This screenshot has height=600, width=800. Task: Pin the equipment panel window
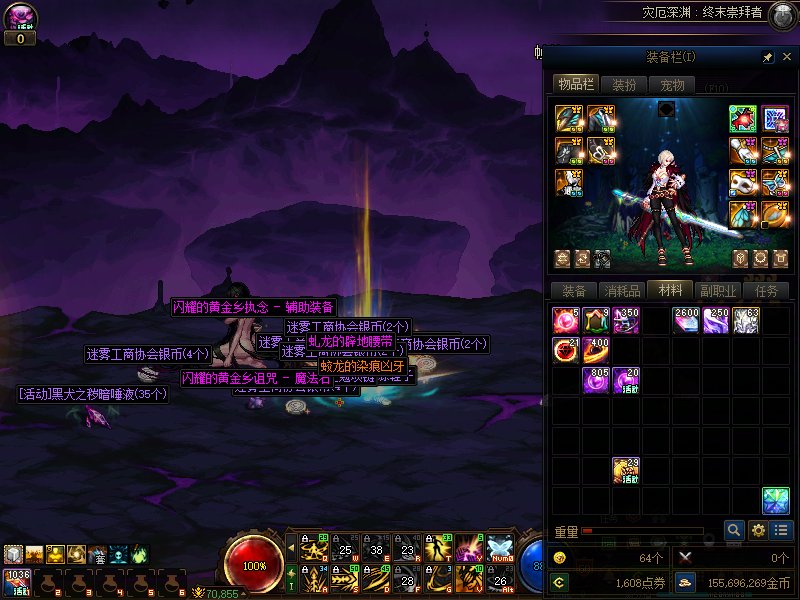point(768,58)
